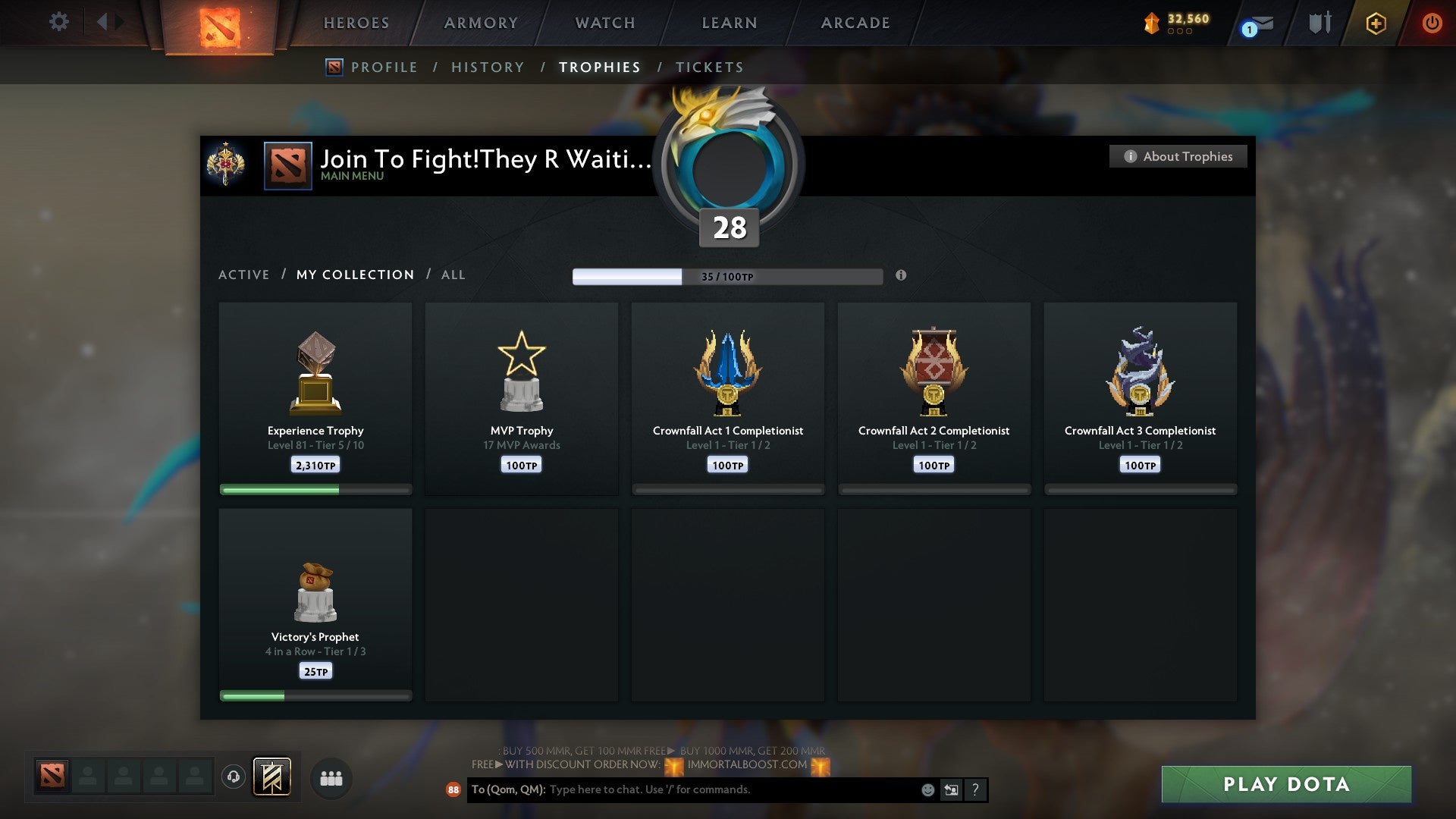Viewport: 1456px width, 819px height.
Task: Click the orange Shards currency icon
Action: [x=1153, y=23]
